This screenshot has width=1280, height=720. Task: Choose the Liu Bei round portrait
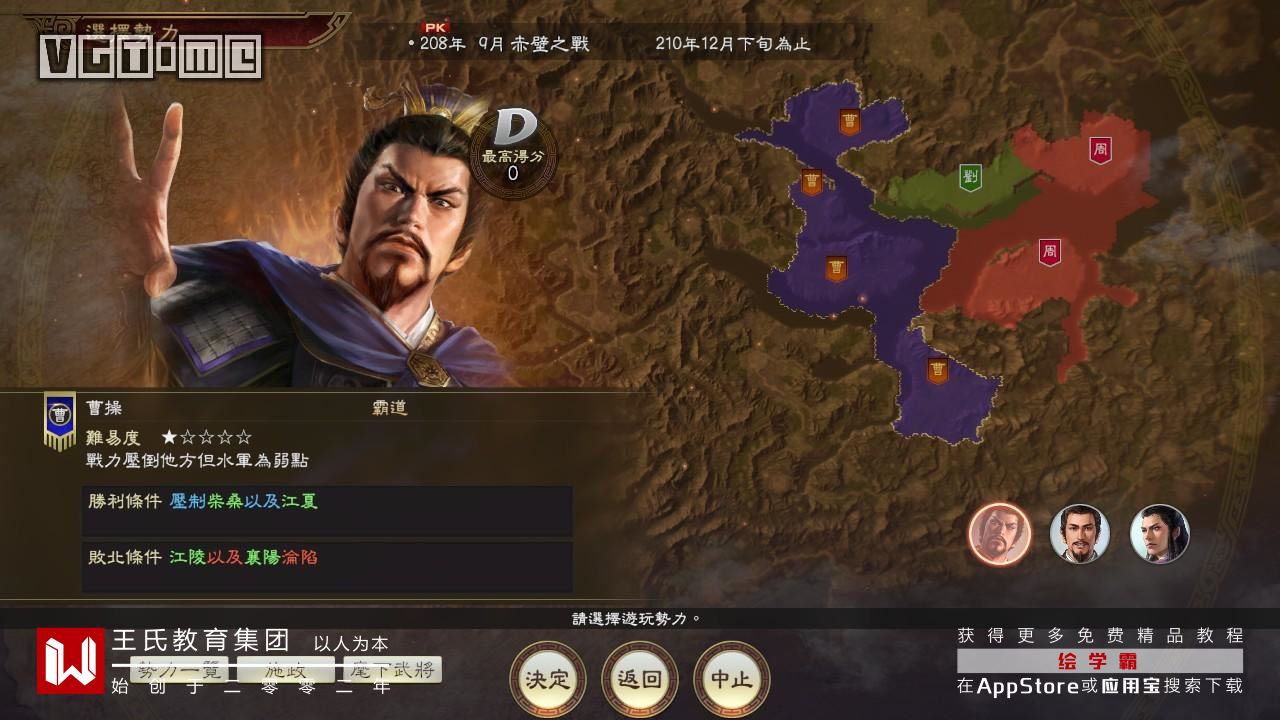click(x=1079, y=533)
